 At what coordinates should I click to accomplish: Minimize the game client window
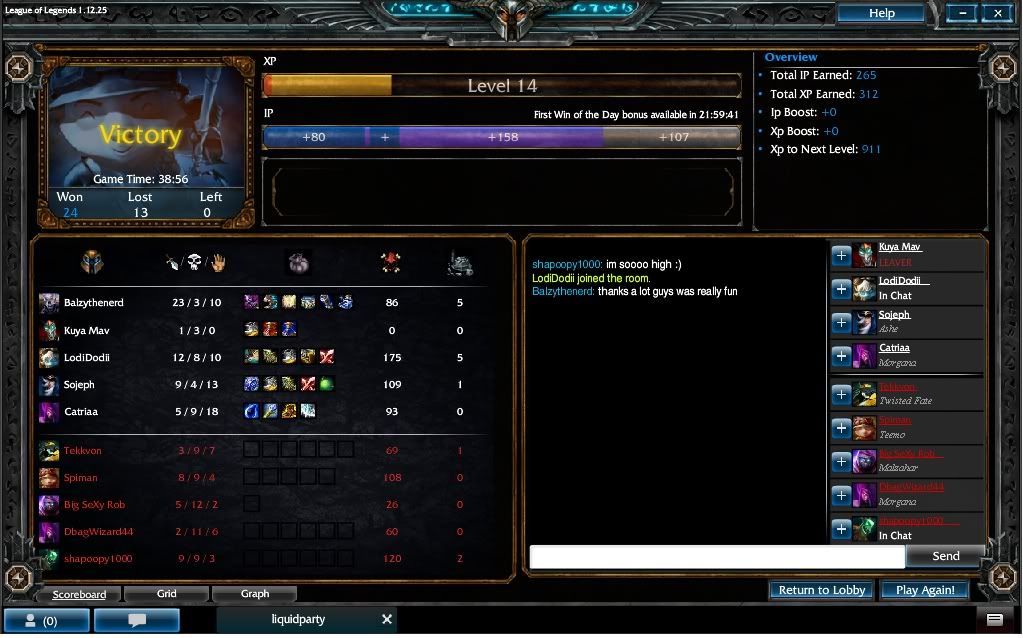pos(962,13)
